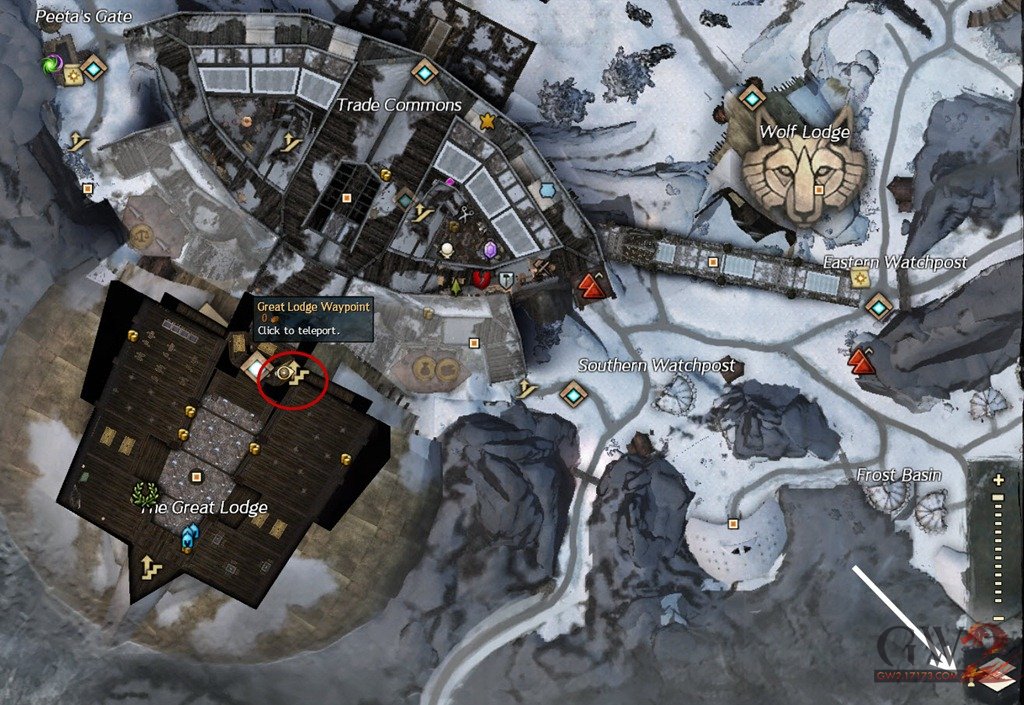Screen dimensions: 1024x705
Task: Select the Trade Commons waypoint
Action: coord(425,73)
